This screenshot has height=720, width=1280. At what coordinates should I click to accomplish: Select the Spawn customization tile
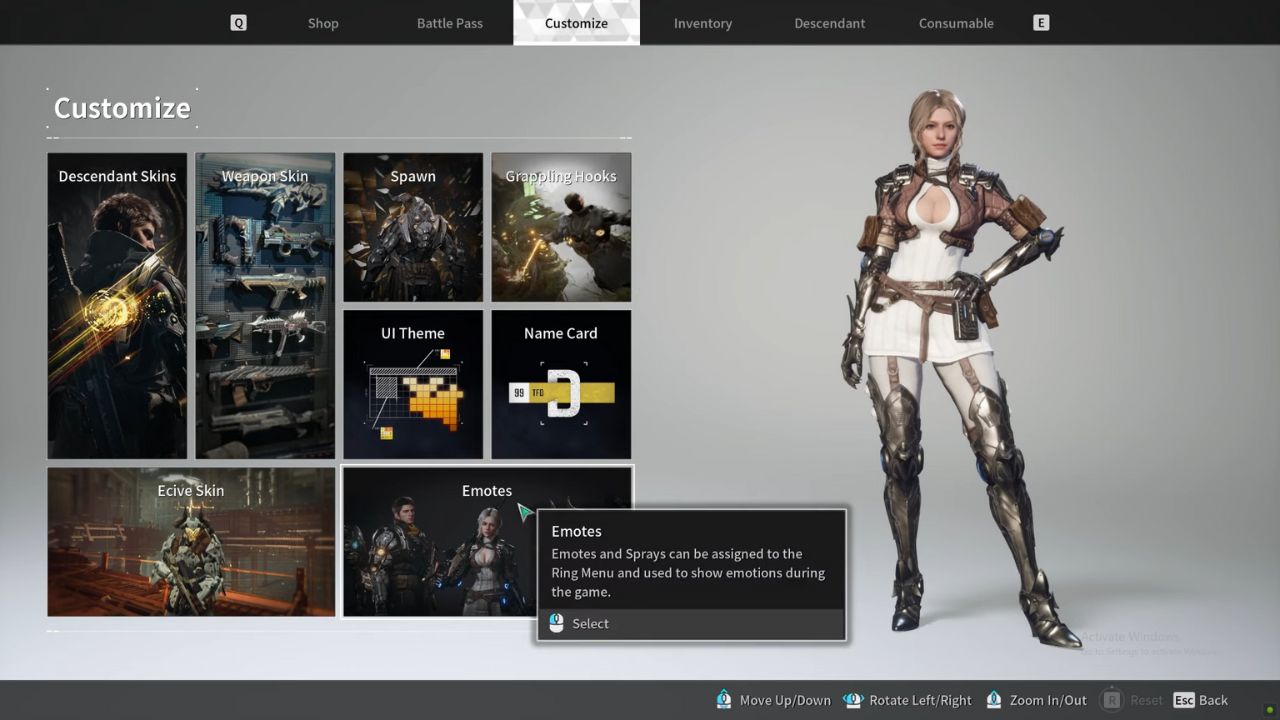(x=413, y=226)
